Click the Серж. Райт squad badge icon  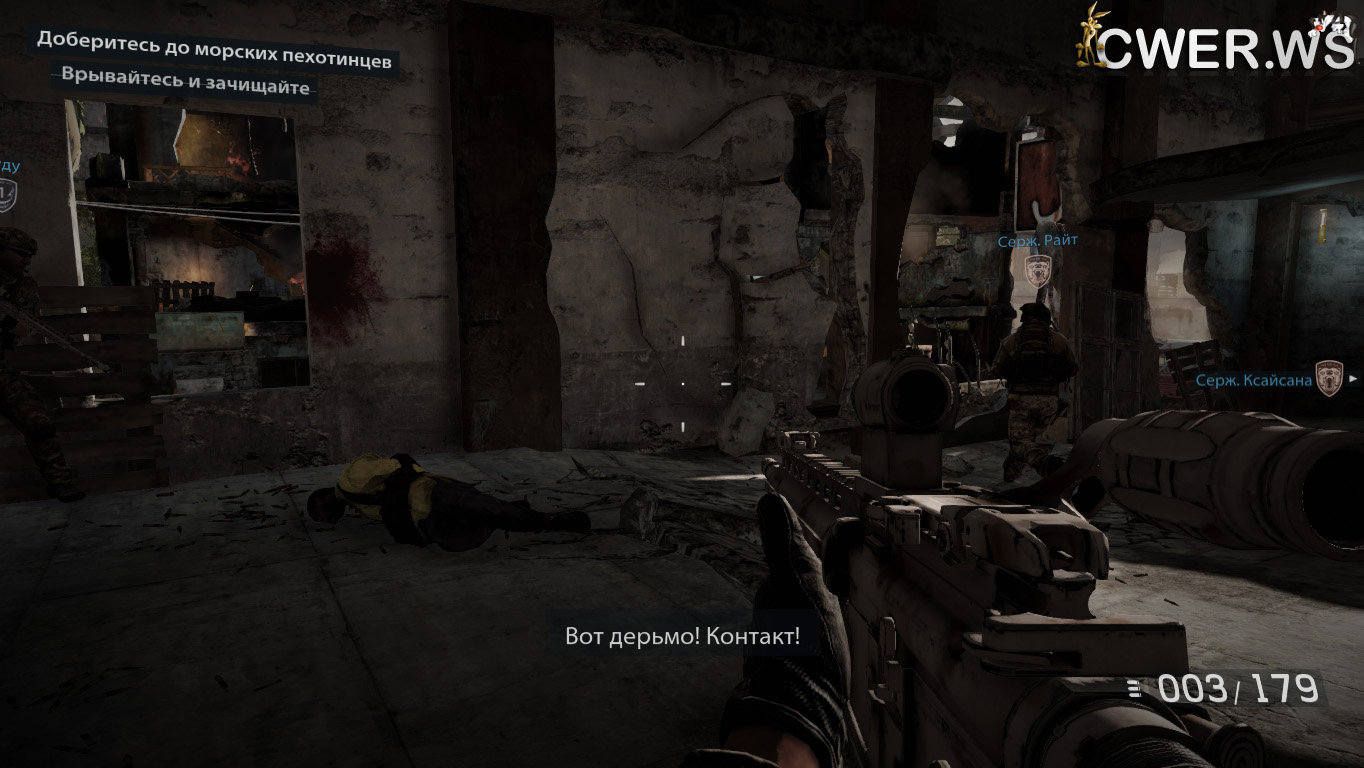(x=1038, y=269)
